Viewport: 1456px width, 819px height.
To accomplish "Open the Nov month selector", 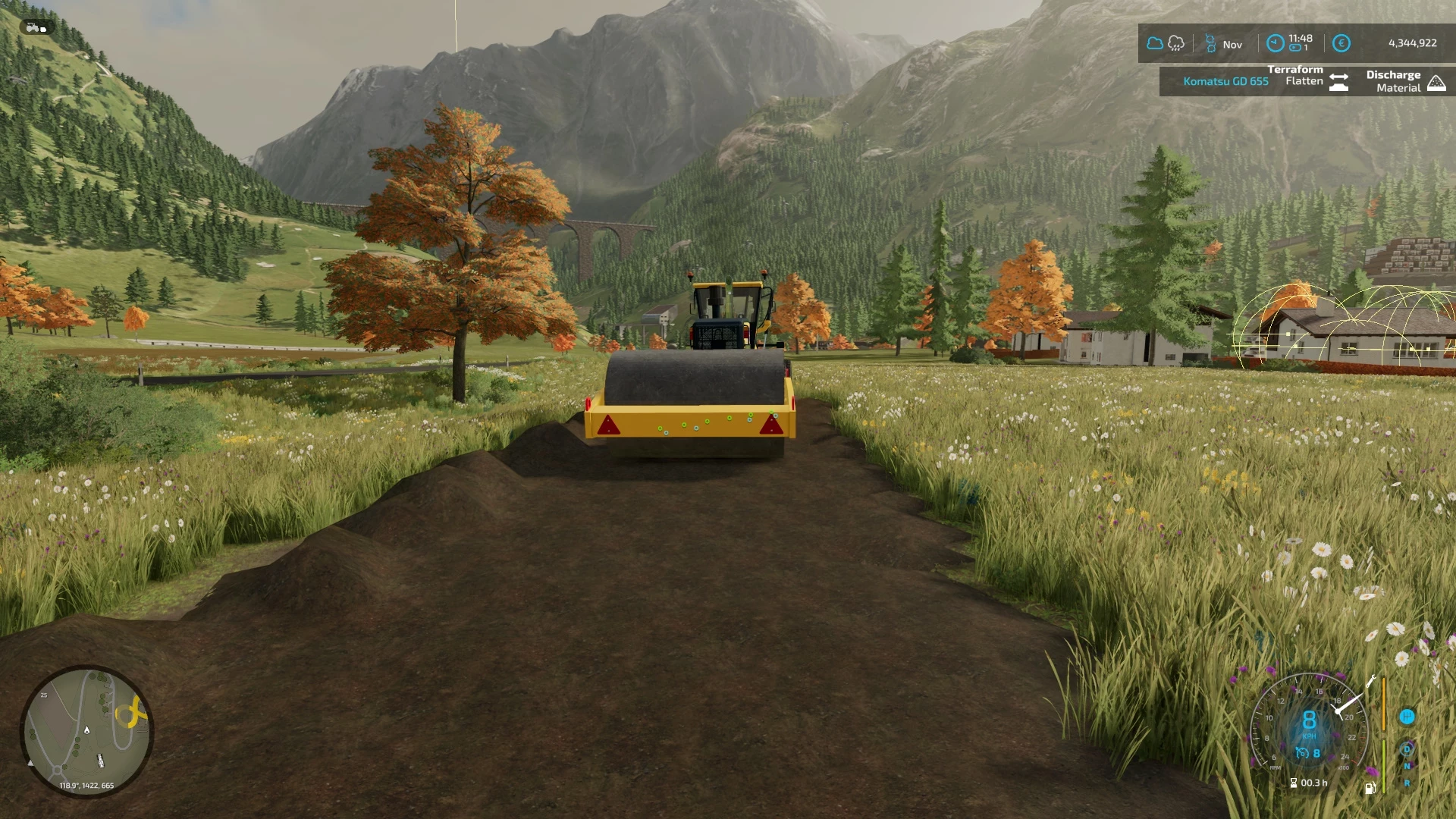I will click(1233, 44).
